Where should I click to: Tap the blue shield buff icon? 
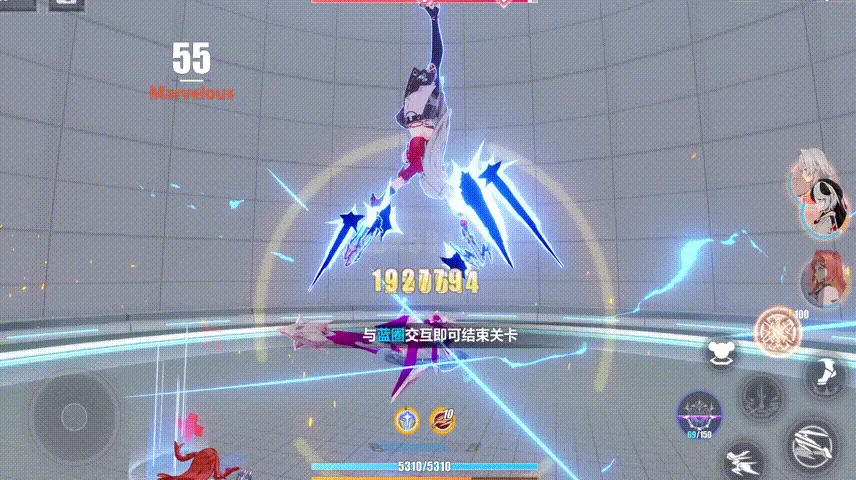coord(407,420)
